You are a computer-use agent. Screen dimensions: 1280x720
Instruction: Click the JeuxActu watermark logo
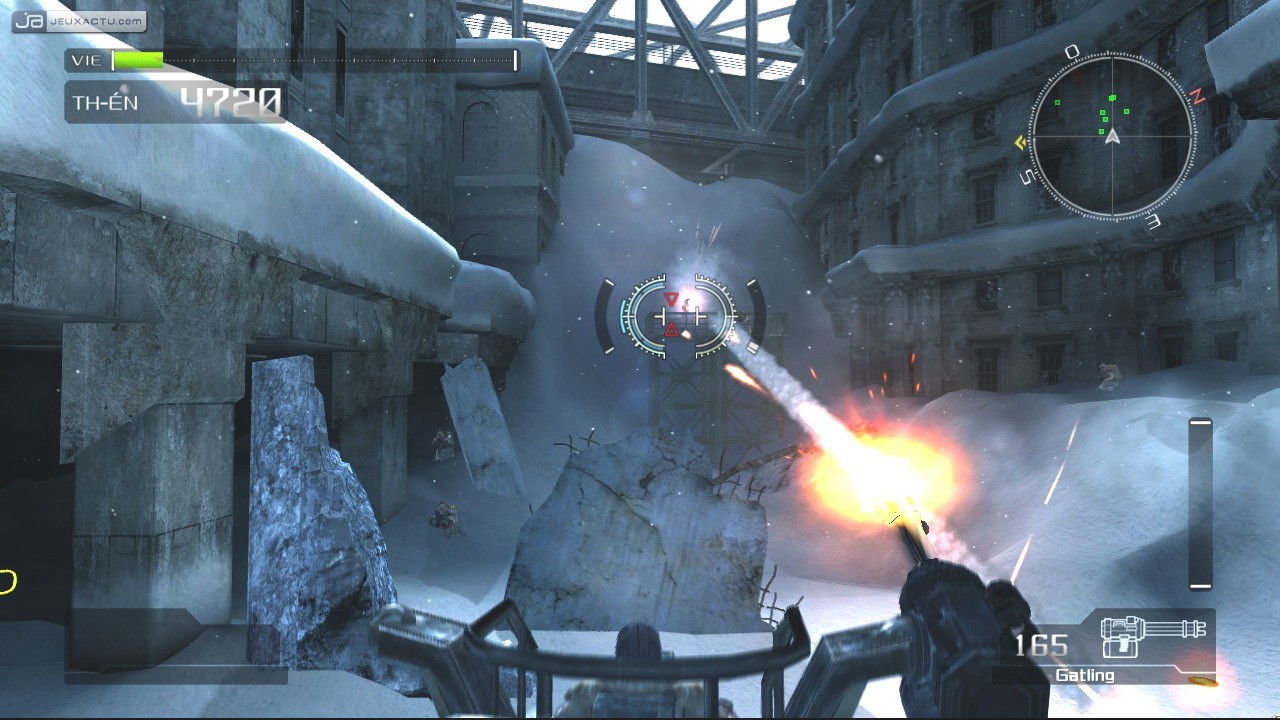(x=80, y=21)
